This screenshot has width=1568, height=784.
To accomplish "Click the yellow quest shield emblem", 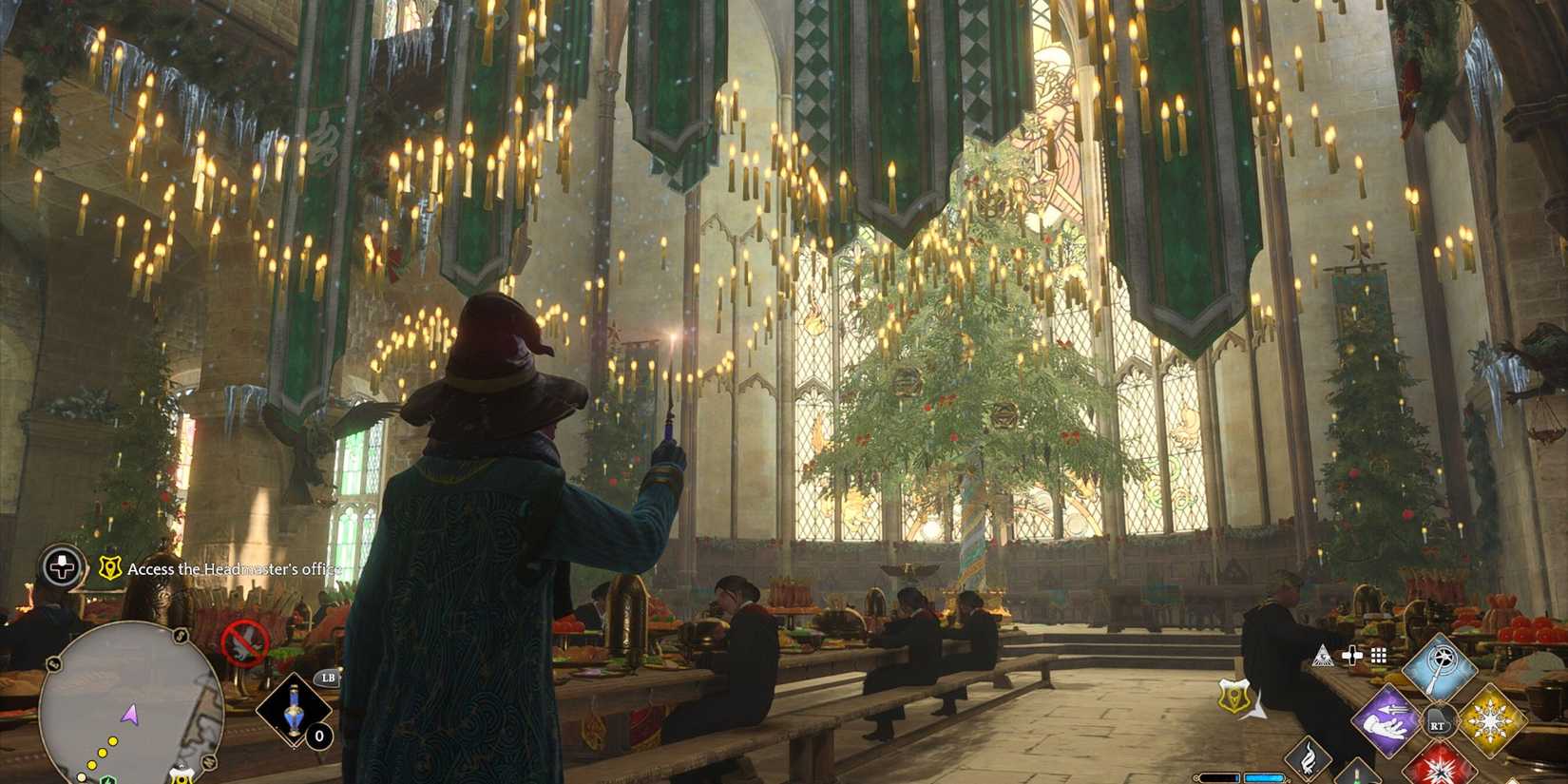I will click(110, 567).
